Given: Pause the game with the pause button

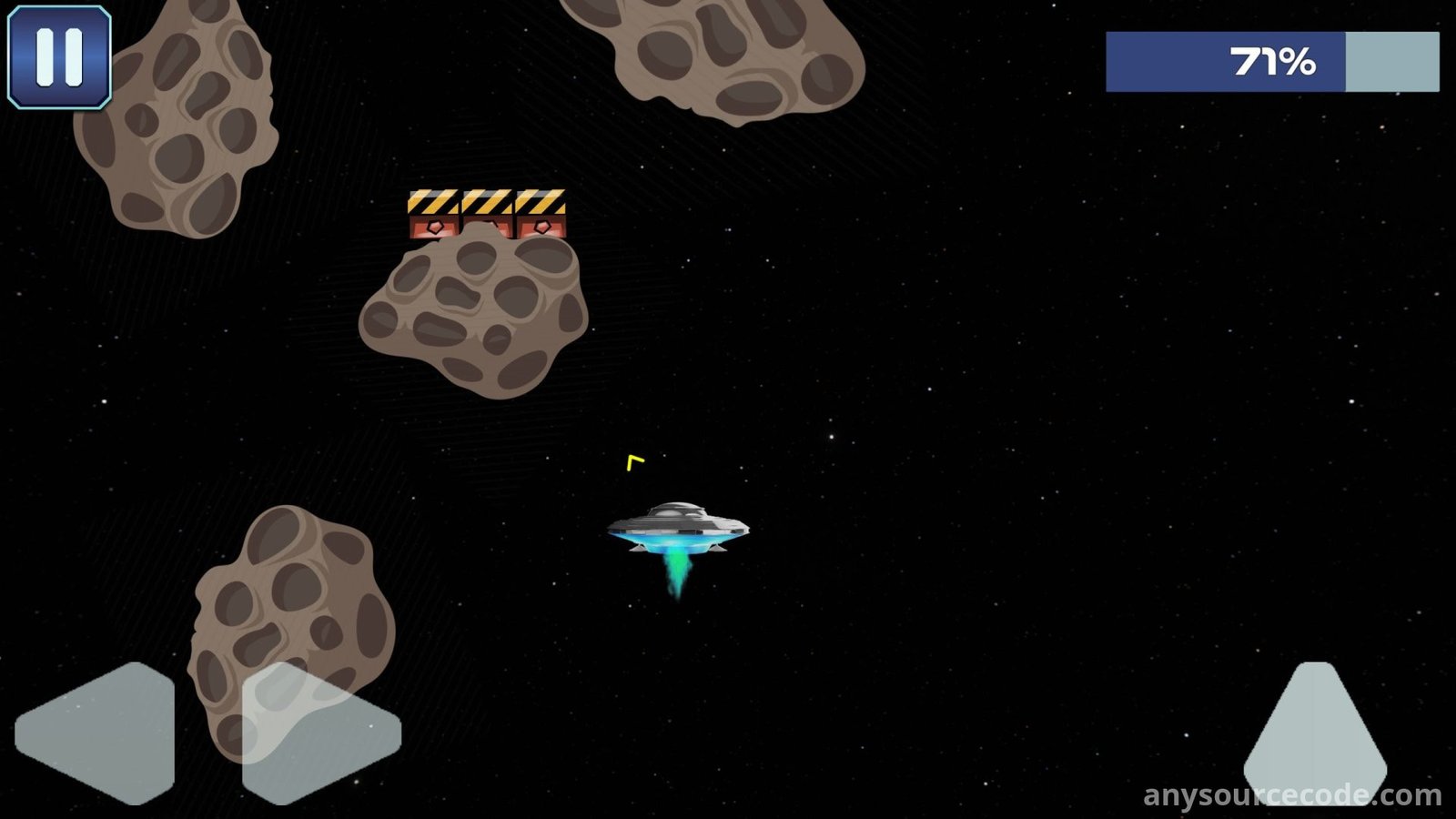Looking at the screenshot, I should click(x=59, y=57).
